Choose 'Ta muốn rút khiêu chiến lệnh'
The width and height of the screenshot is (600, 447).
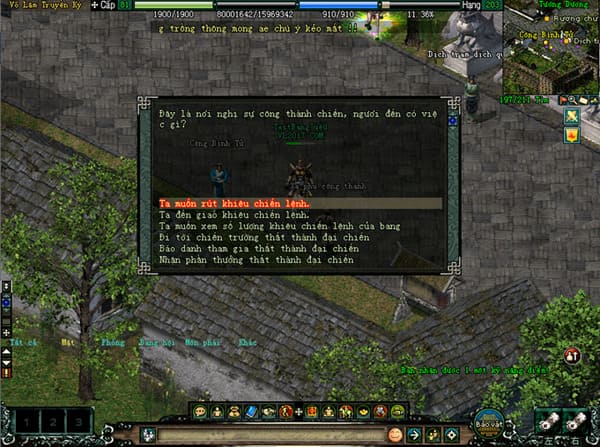(234, 204)
